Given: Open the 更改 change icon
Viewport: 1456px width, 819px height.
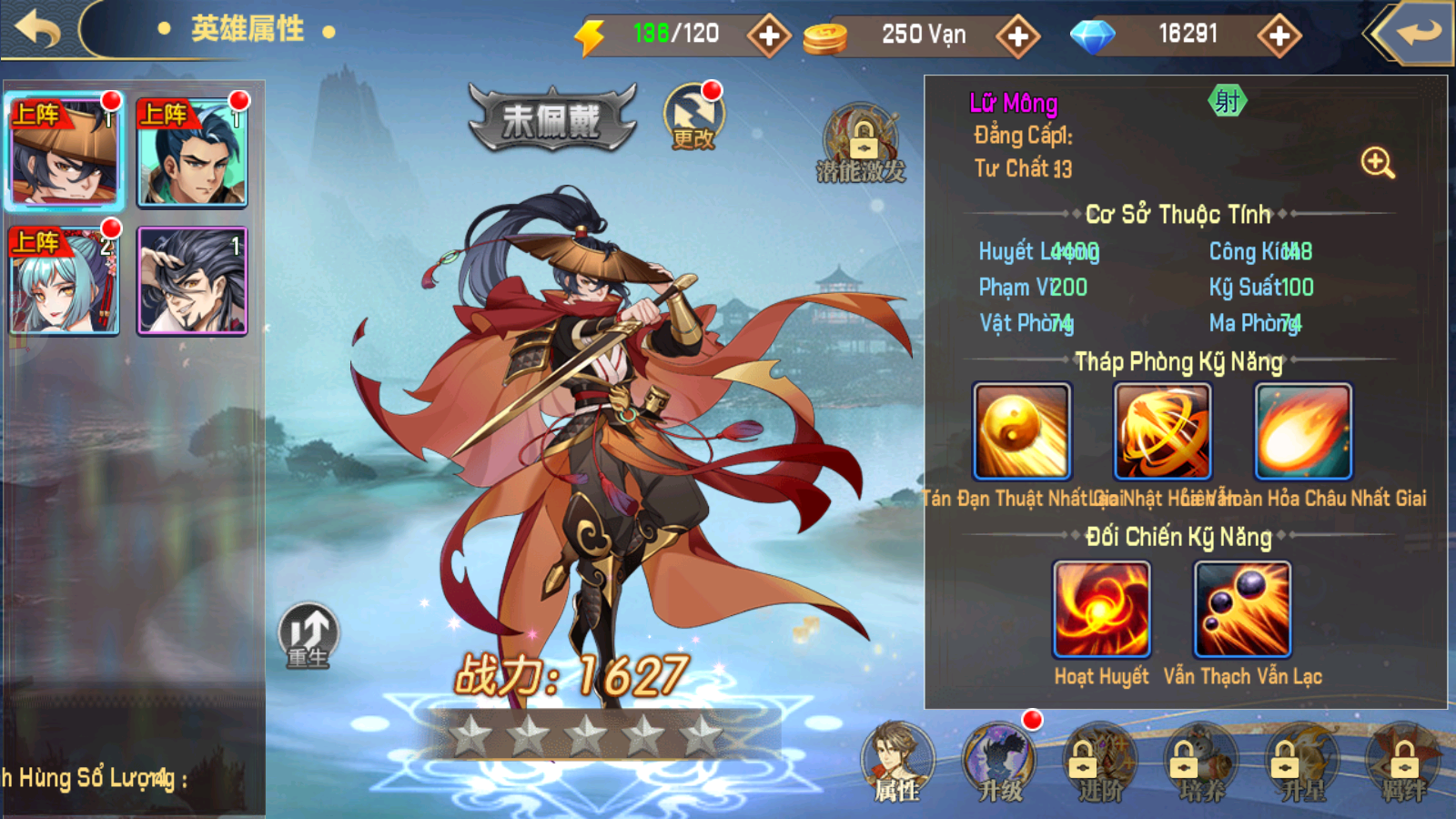Looking at the screenshot, I should 693,116.
